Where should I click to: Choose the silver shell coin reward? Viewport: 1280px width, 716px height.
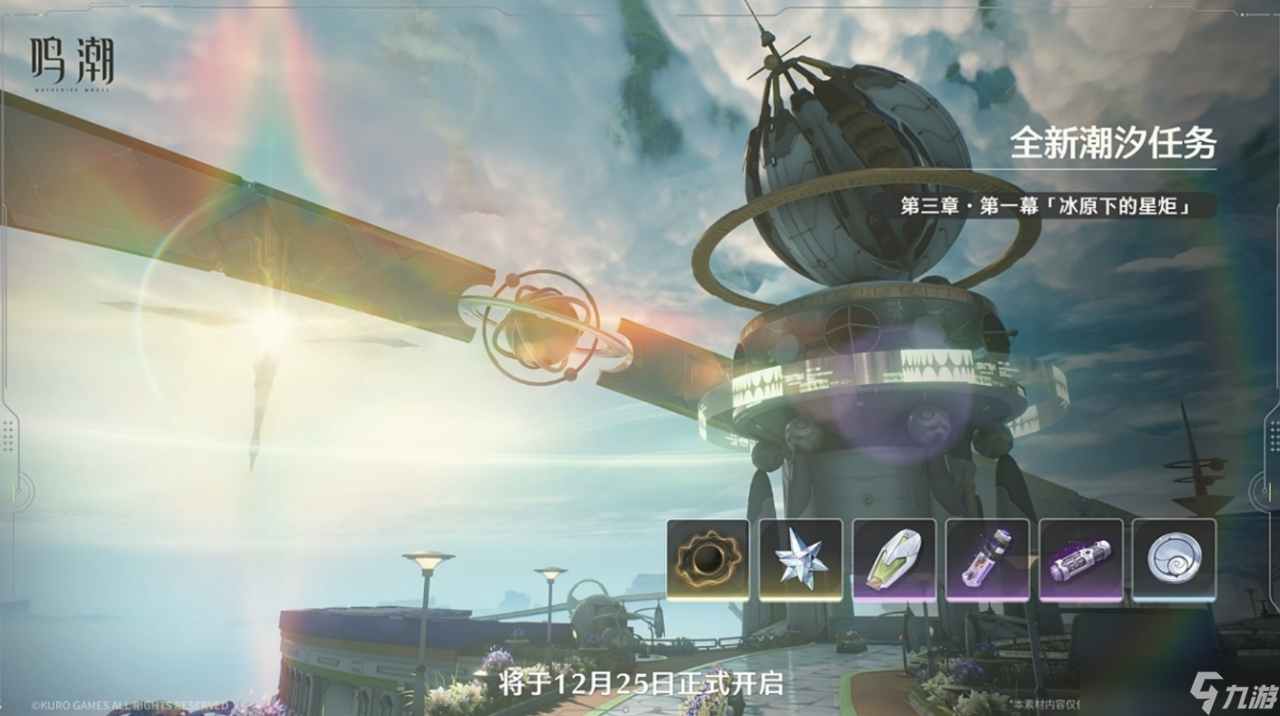click(x=1173, y=560)
